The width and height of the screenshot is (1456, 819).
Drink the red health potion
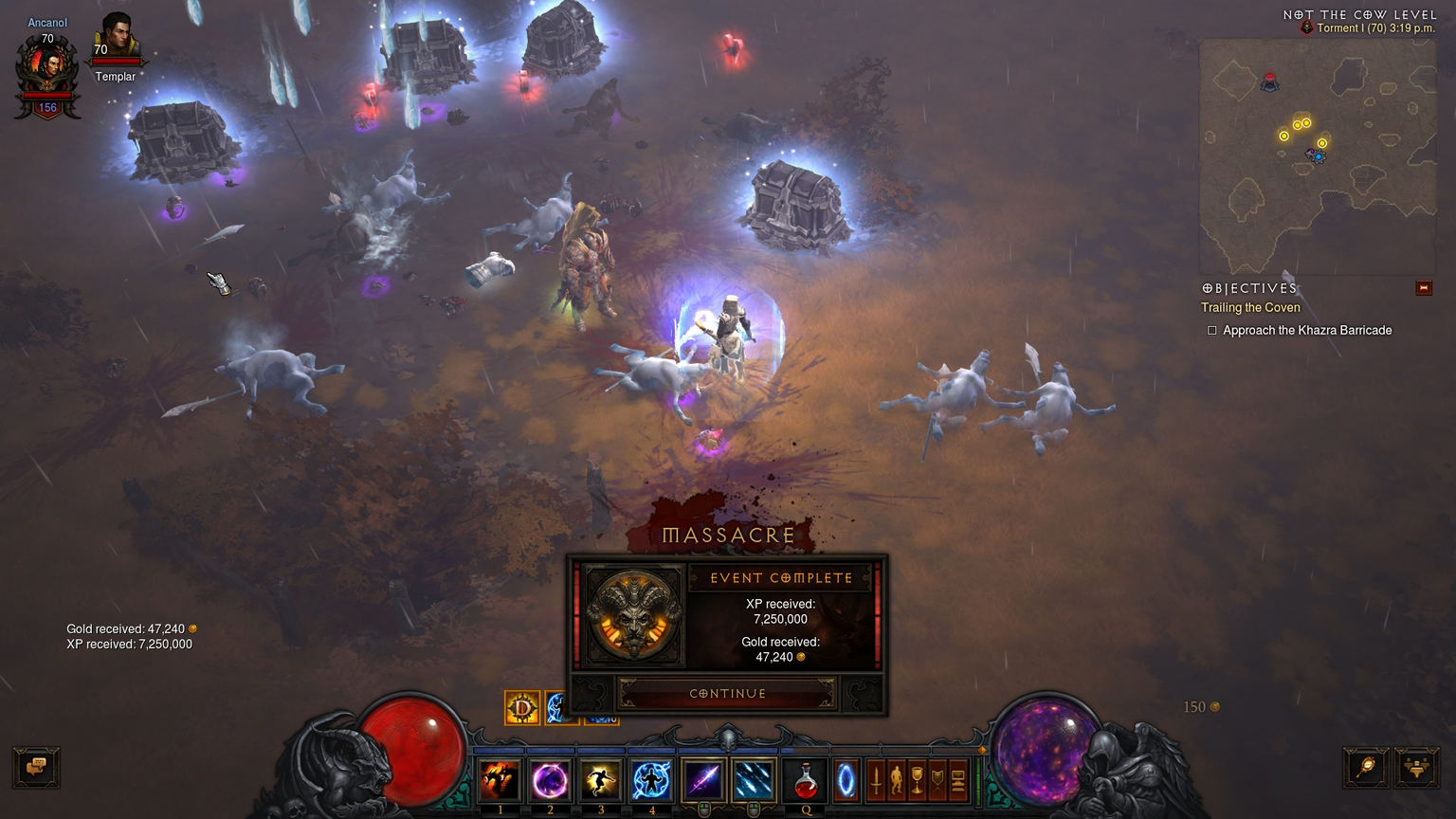click(x=805, y=780)
